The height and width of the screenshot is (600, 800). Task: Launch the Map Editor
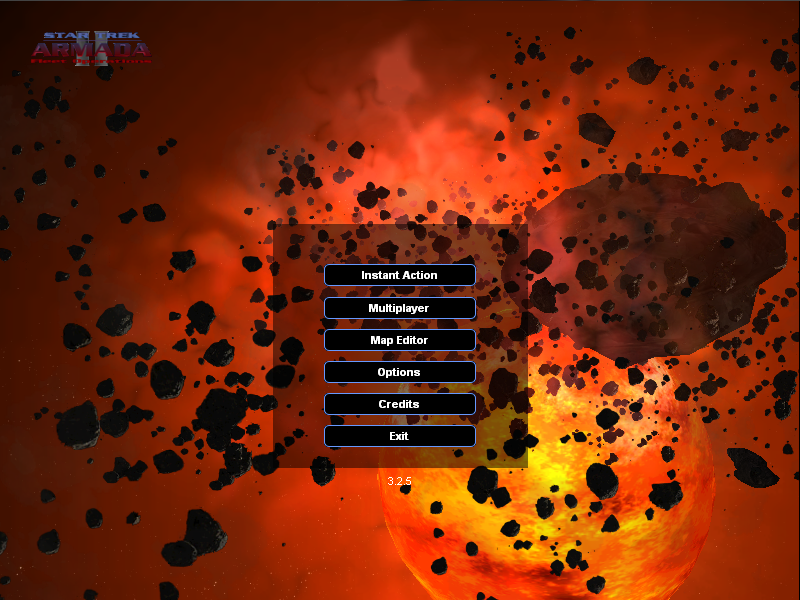coord(399,340)
